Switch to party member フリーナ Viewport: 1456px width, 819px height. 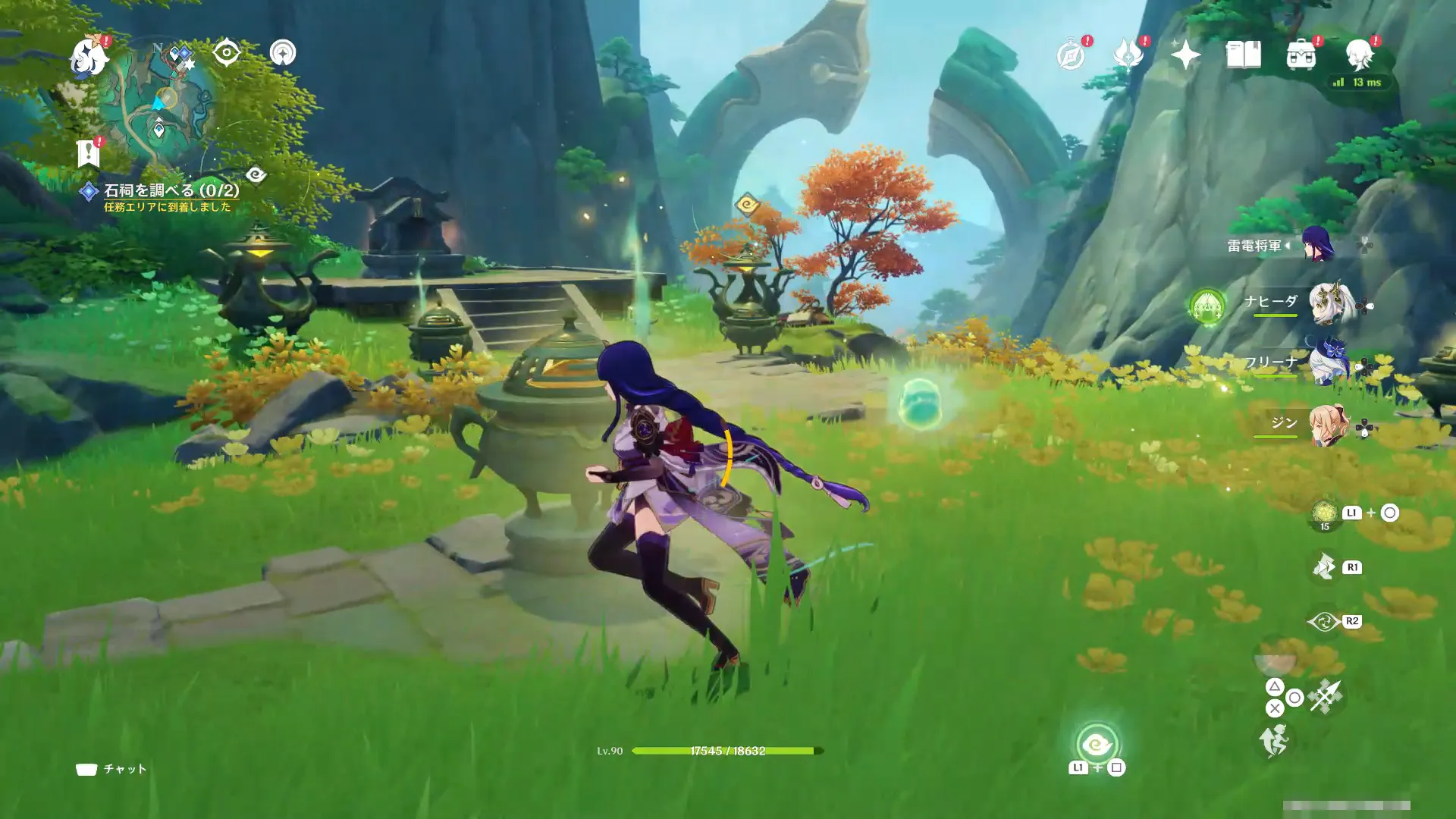pyautogui.click(x=1326, y=364)
